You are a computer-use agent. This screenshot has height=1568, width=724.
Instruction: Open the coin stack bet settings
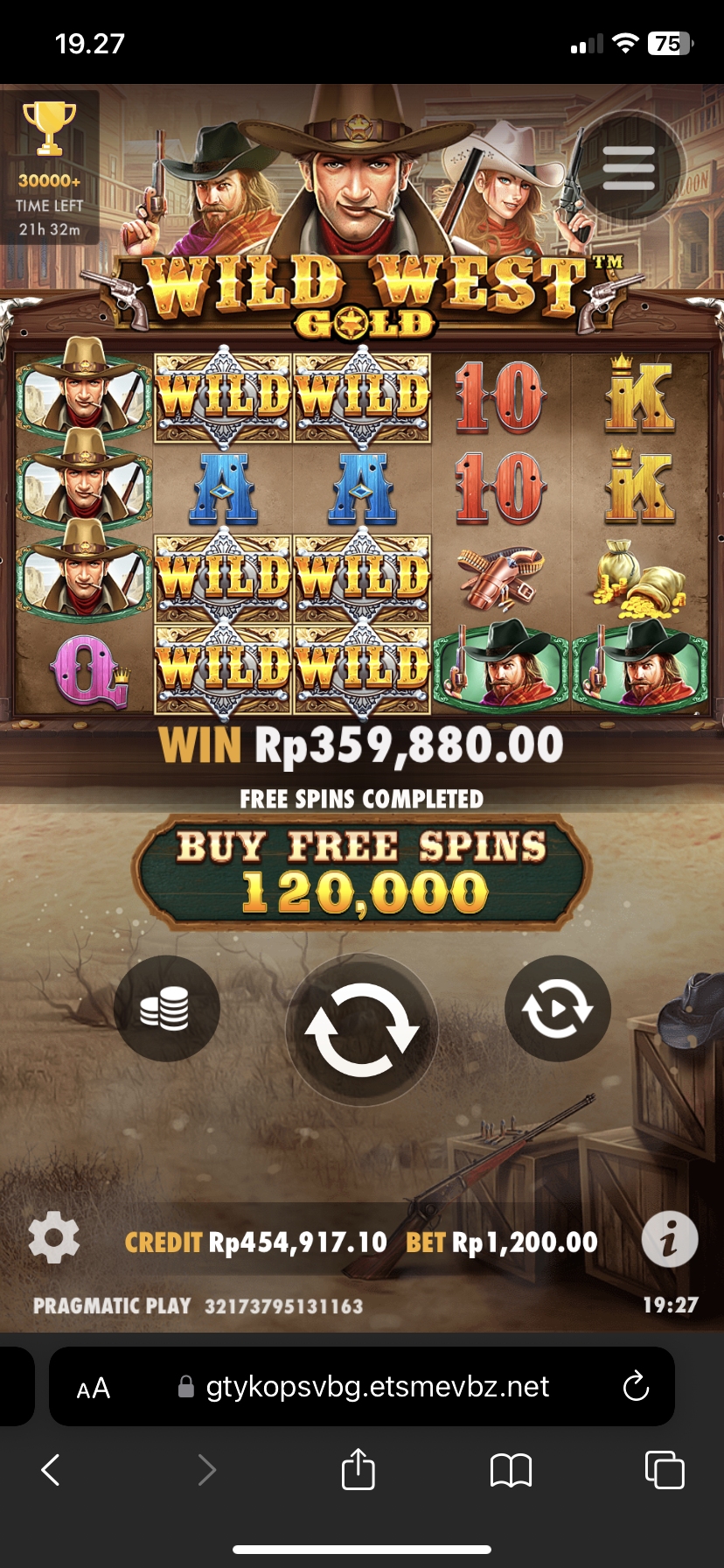coord(166,1009)
